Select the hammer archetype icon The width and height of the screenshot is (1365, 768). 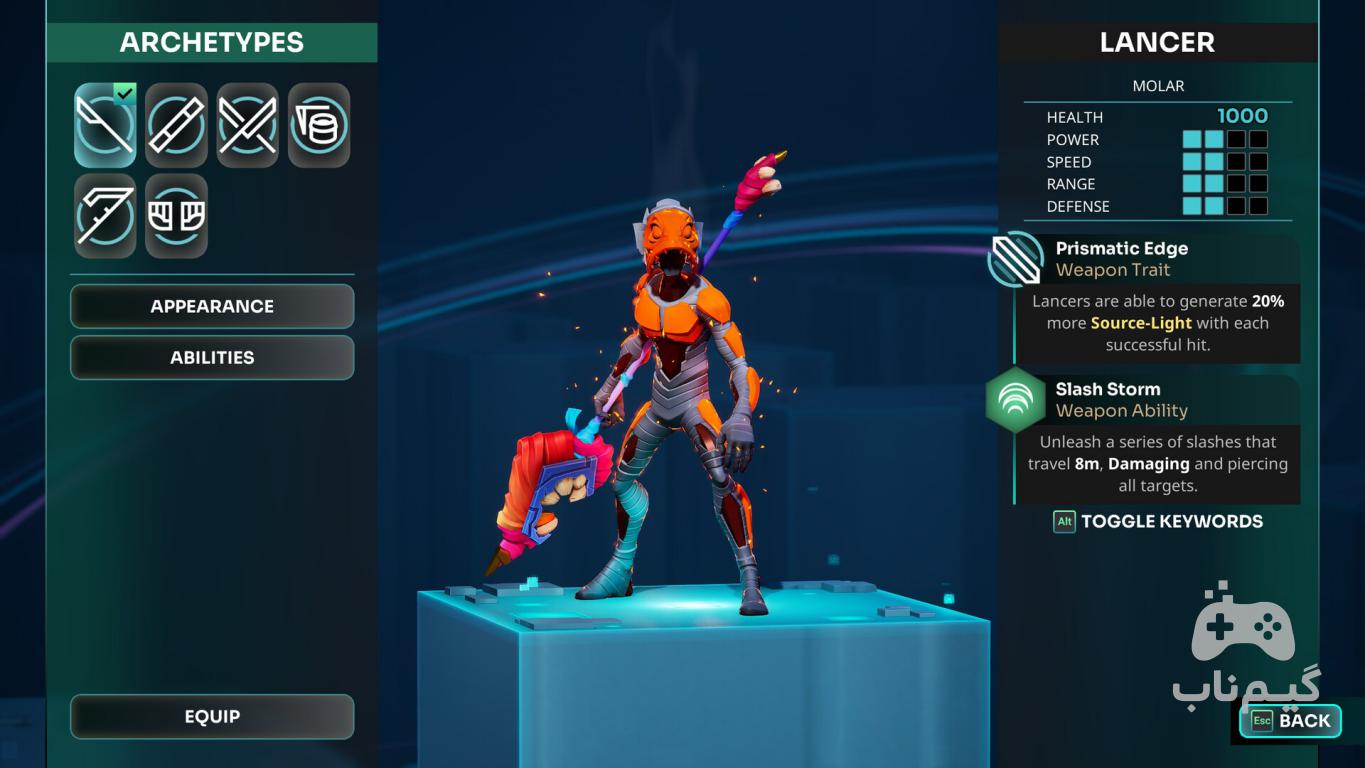tap(319, 125)
